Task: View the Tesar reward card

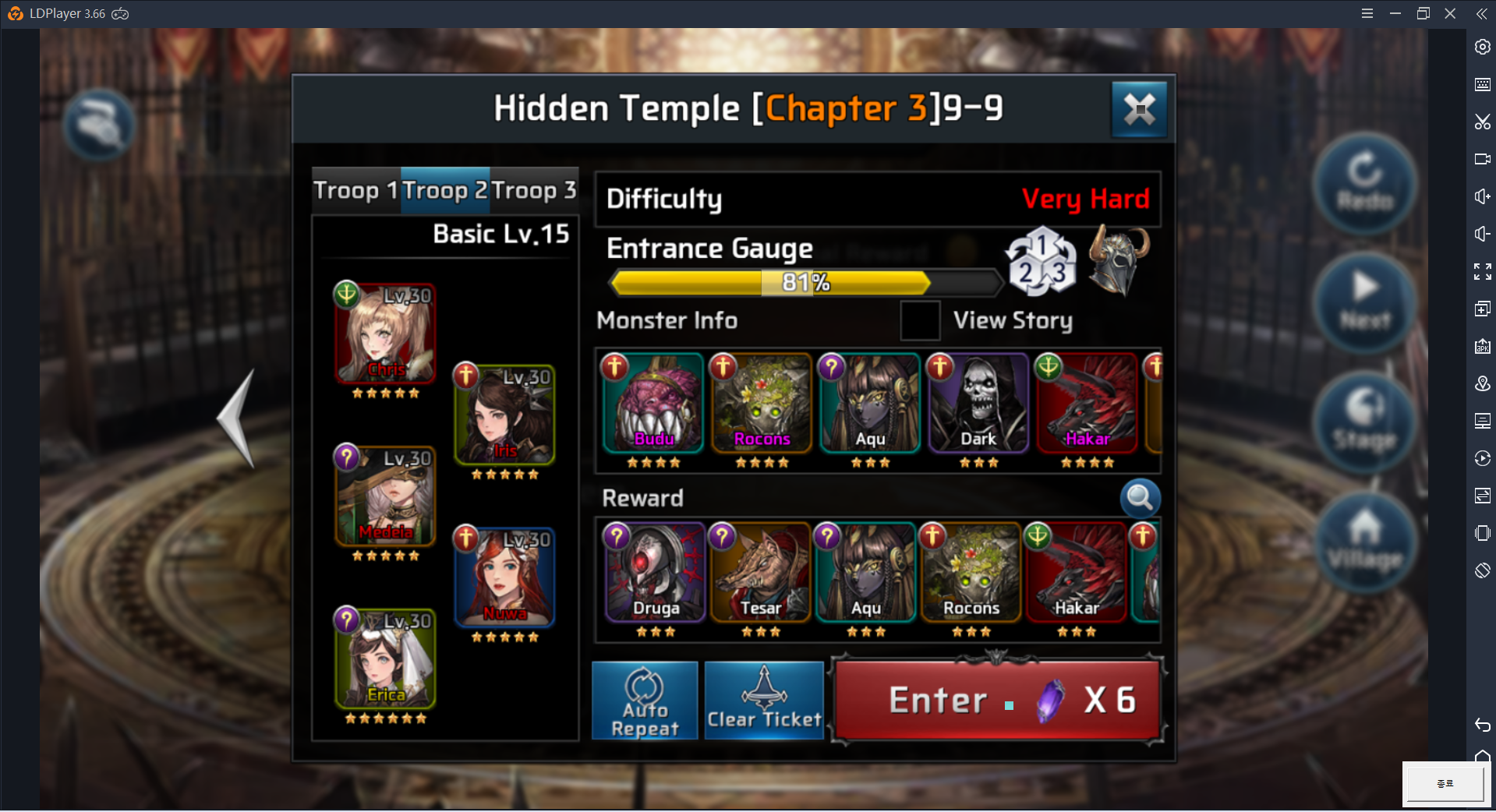Action: 761,574
